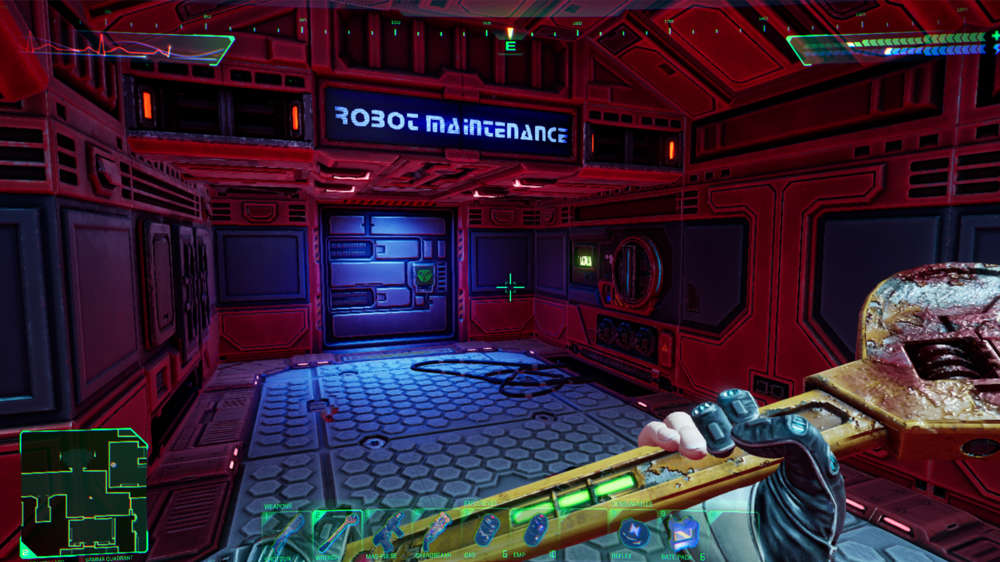Select the Shotgun weapon slot
Screen dimensions: 1000x562
(283, 530)
